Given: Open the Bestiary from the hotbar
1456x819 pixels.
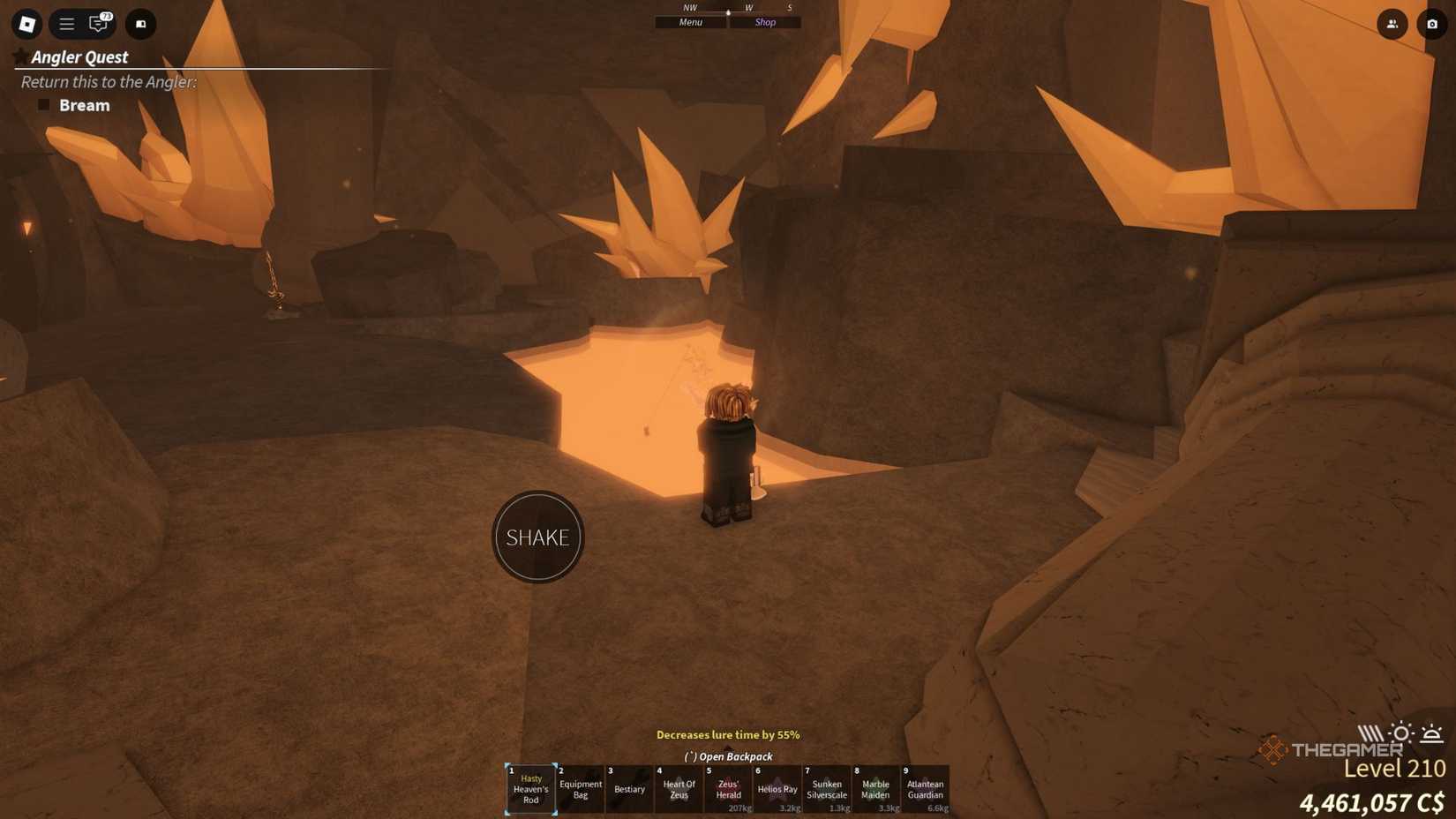Looking at the screenshot, I should tap(629, 789).
